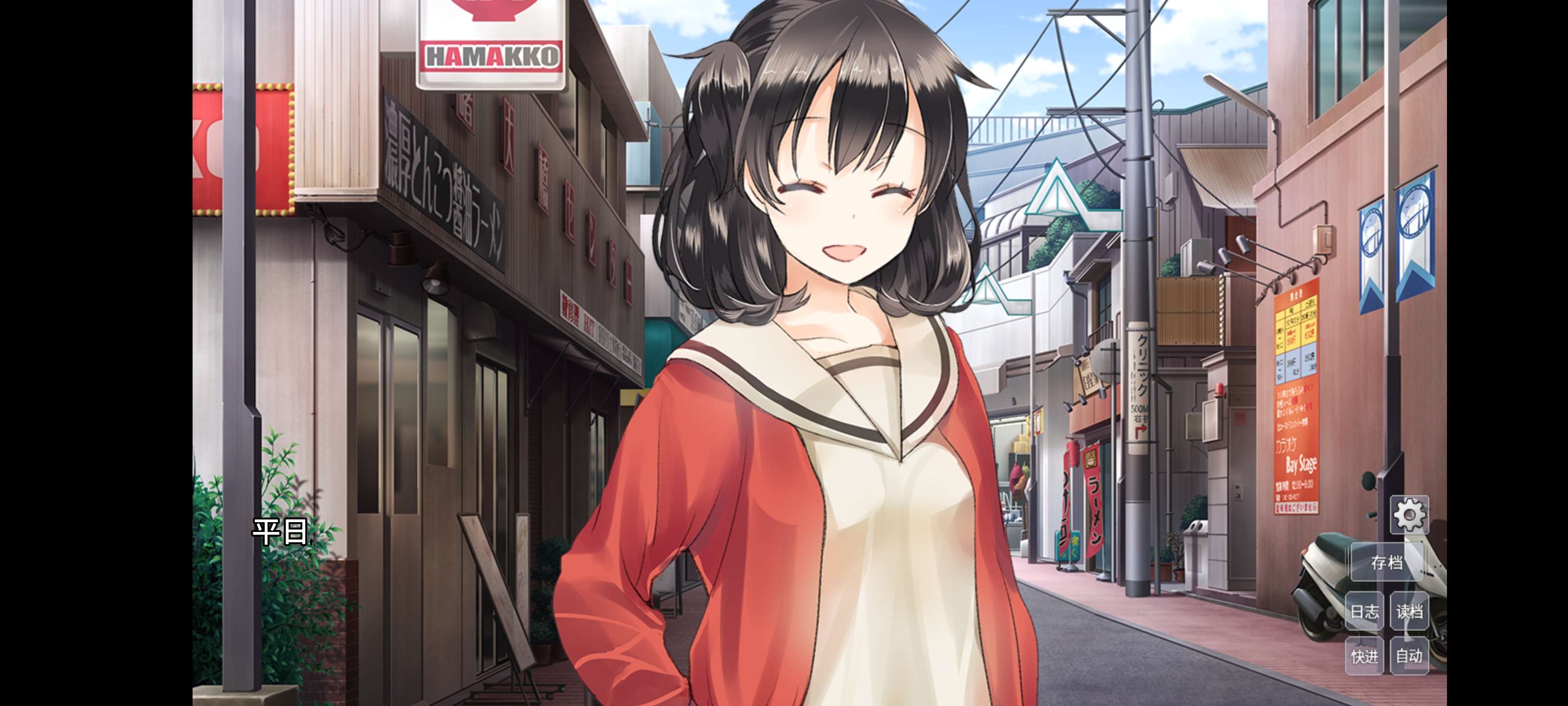
Task: Activate 快进 fast-forward mode
Action: (1364, 656)
